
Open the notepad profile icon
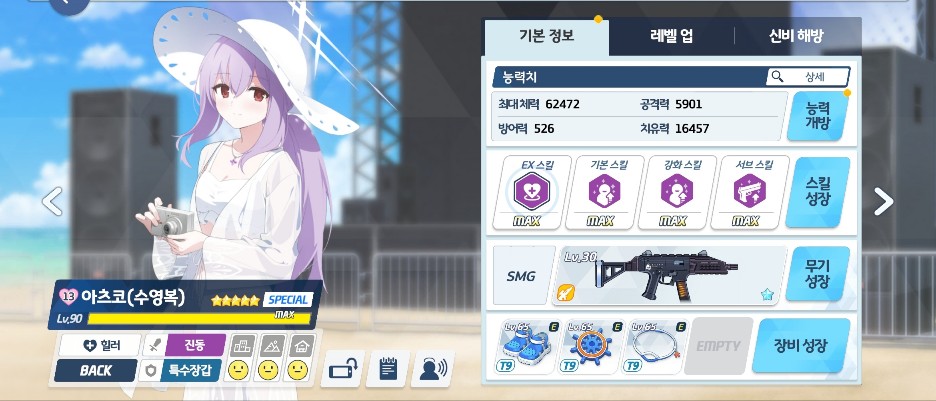tap(386, 369)
